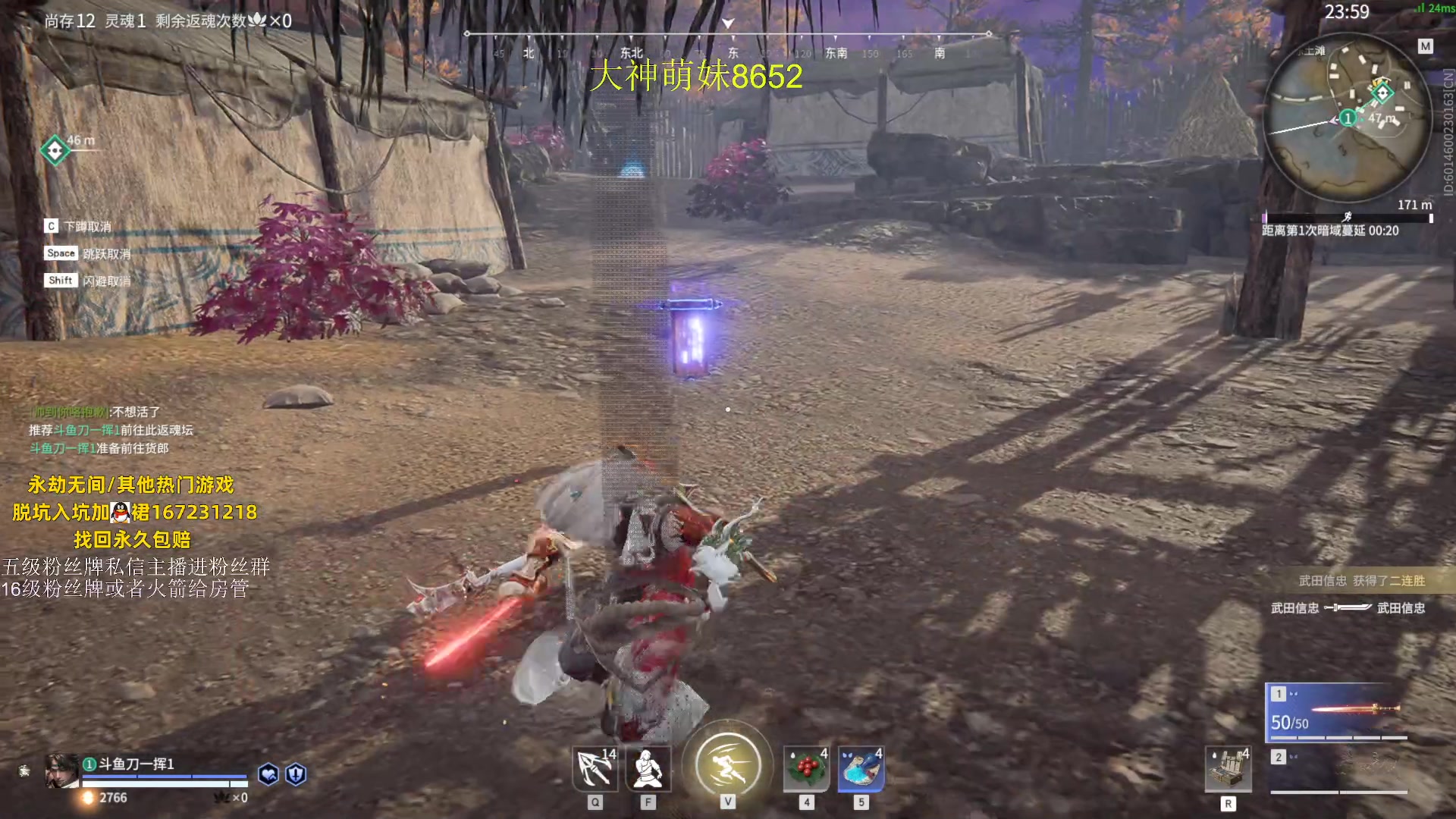Use the blue armor powder item
The image size is (1456, 819).
pos(861,769)
